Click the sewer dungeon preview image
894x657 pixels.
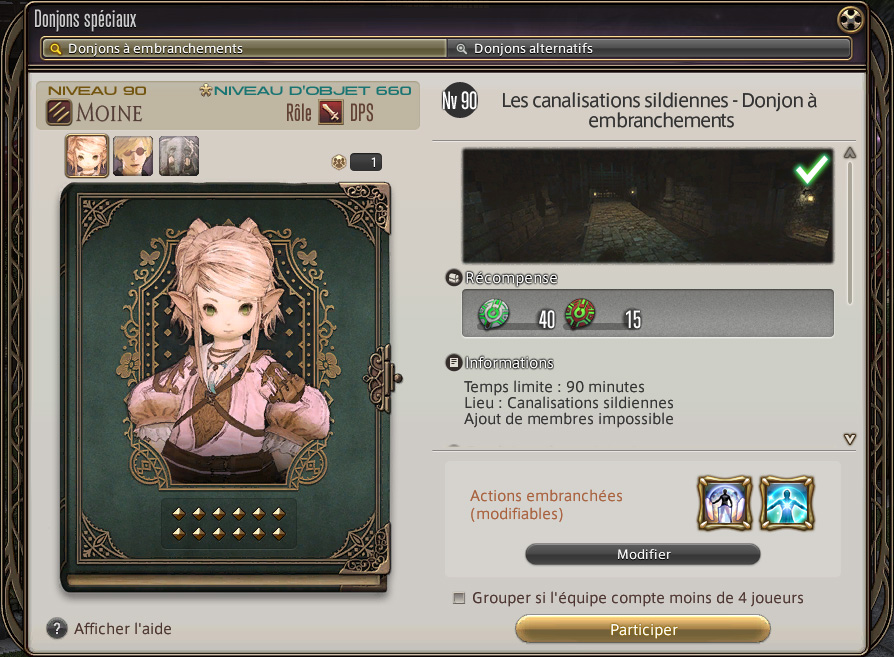click(647, 207)
